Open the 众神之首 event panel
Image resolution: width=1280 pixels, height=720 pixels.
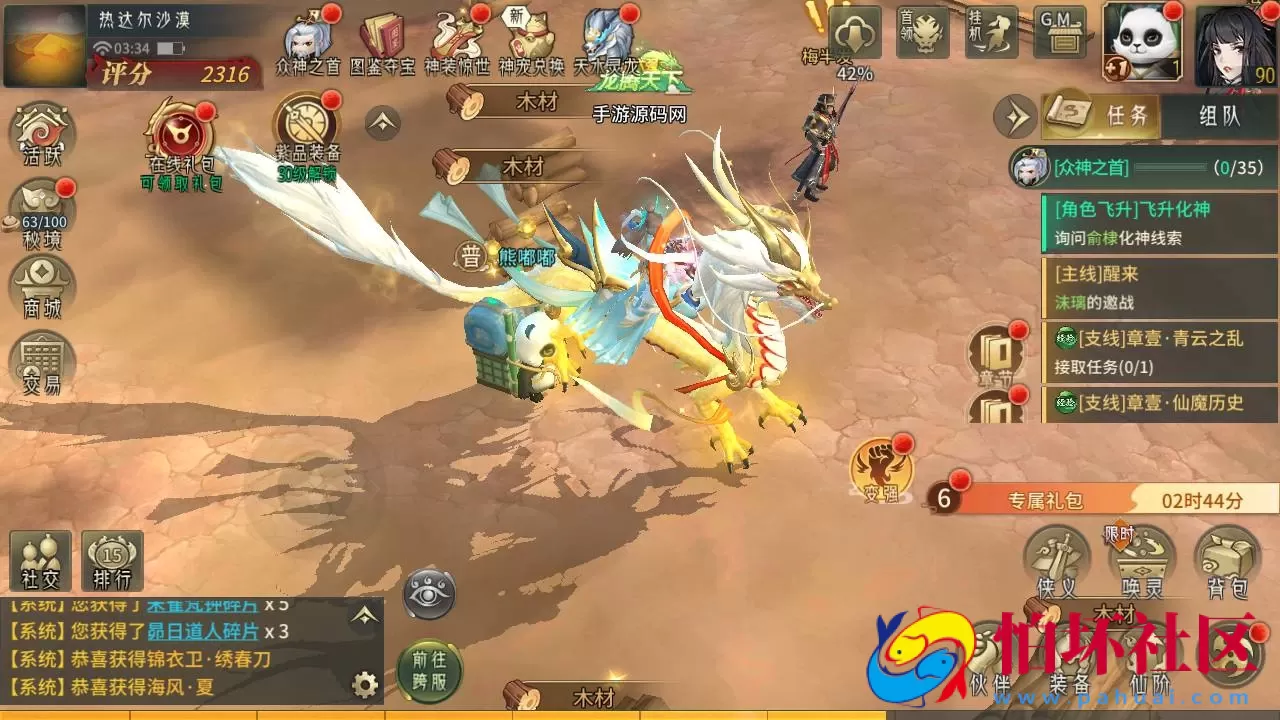click(307, 40)
